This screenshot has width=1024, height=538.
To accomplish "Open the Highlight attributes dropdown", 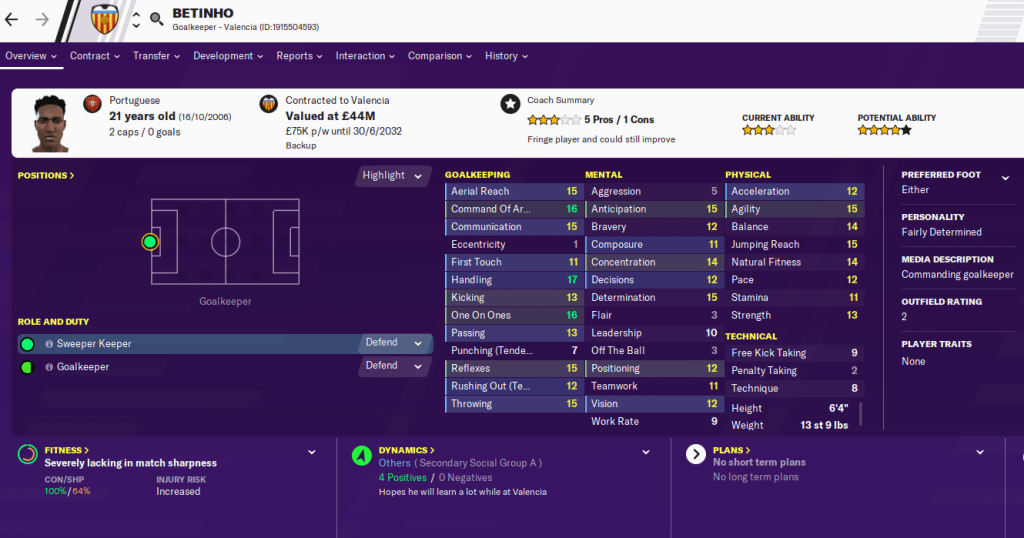I will [x=393, y=175].
